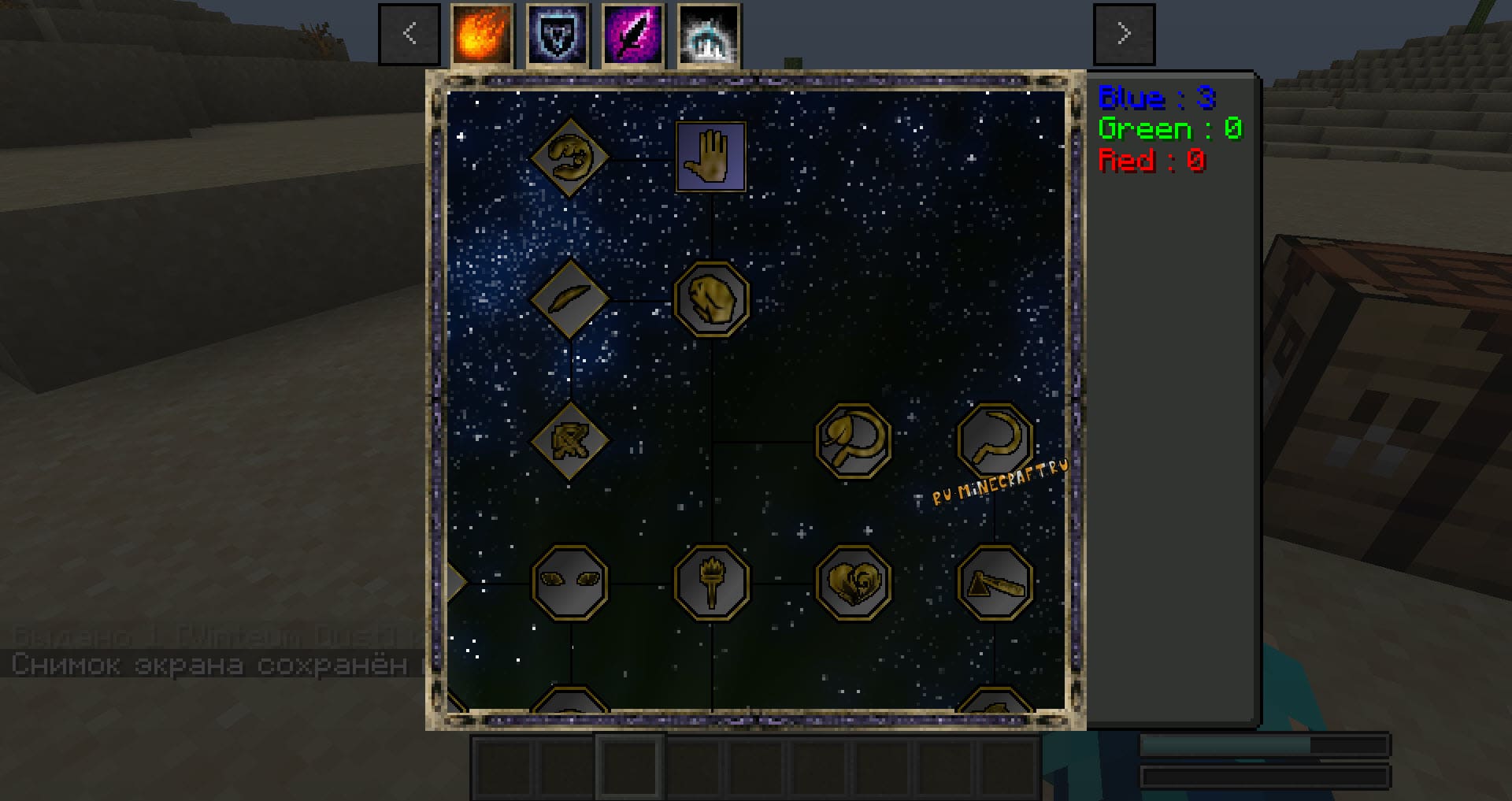Select the axe skill node

coord(995,583)
